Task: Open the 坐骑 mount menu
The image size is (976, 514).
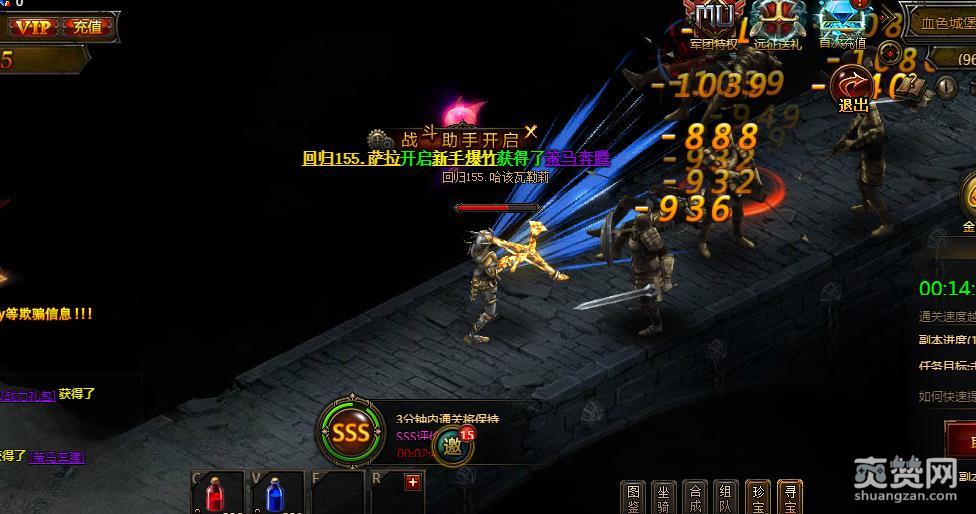Action: (664, 497)
